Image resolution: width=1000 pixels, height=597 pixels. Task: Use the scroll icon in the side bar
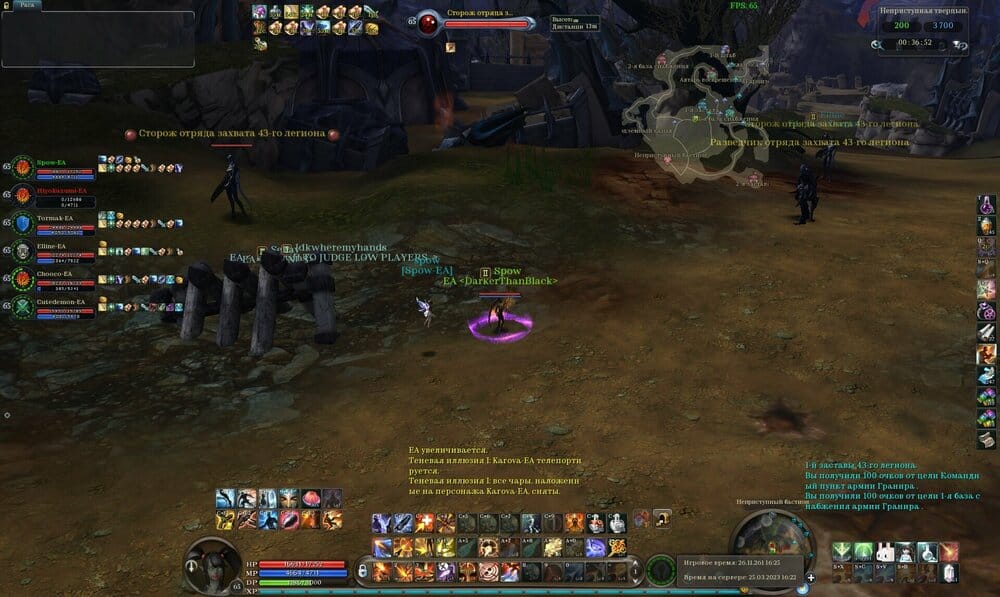[986, 440]
